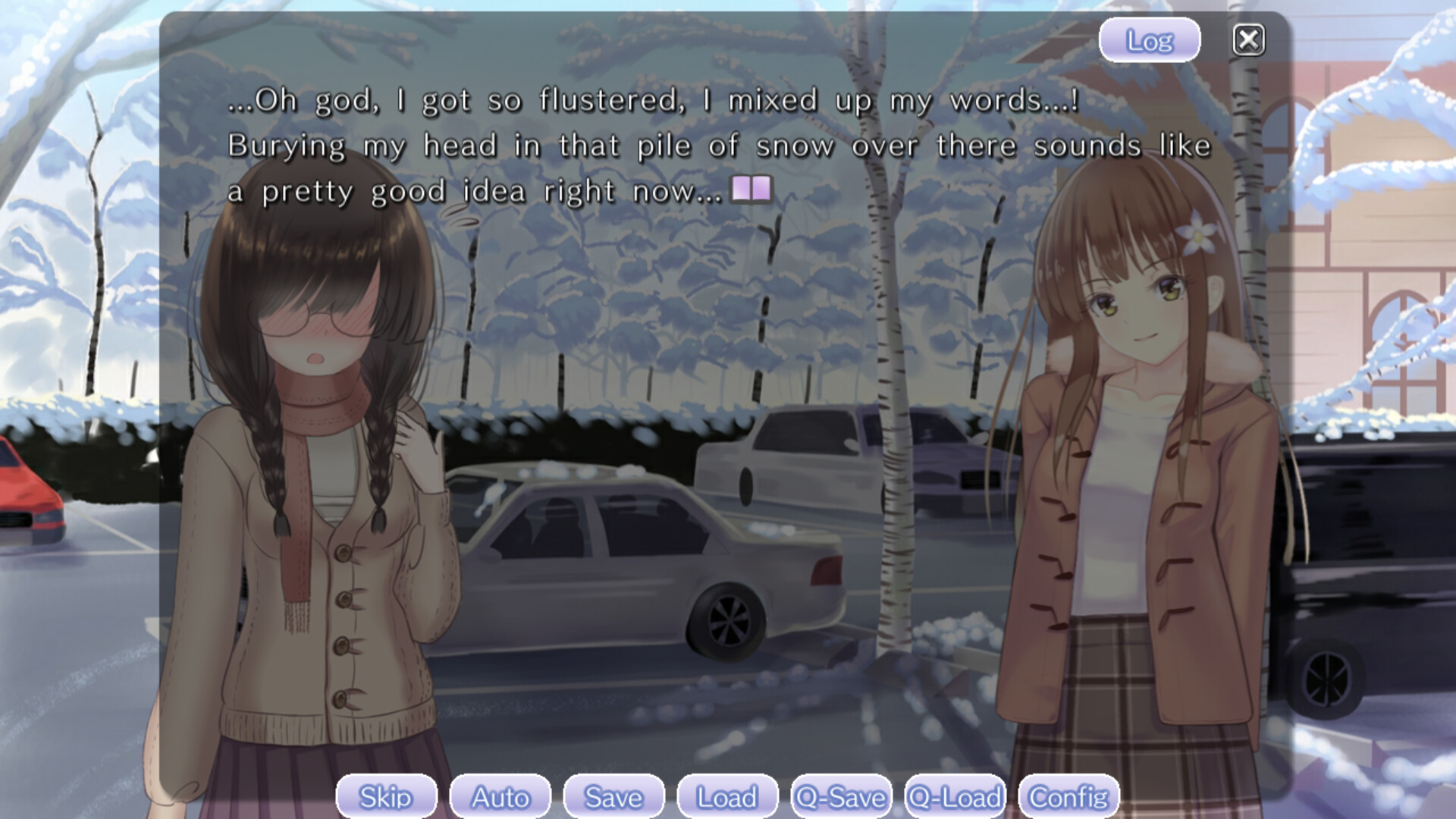Screen dimensions: 1456x819
Task: Open the Save menu
Action: (613, 796)
